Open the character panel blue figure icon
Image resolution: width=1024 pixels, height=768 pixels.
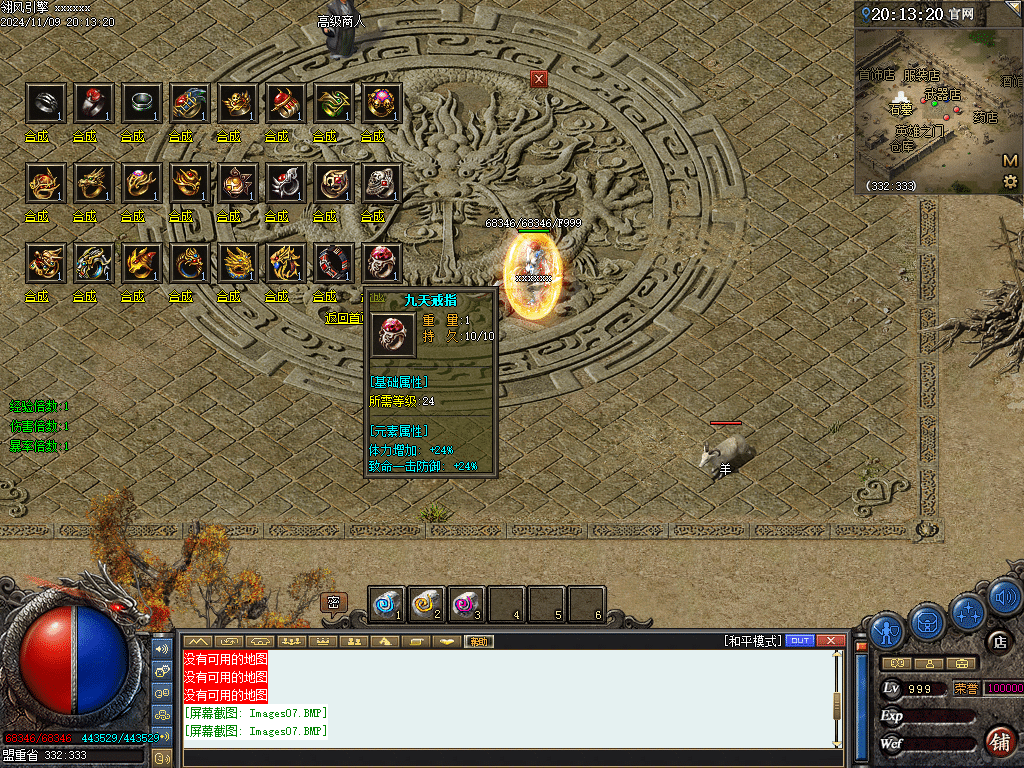point(887,630)
